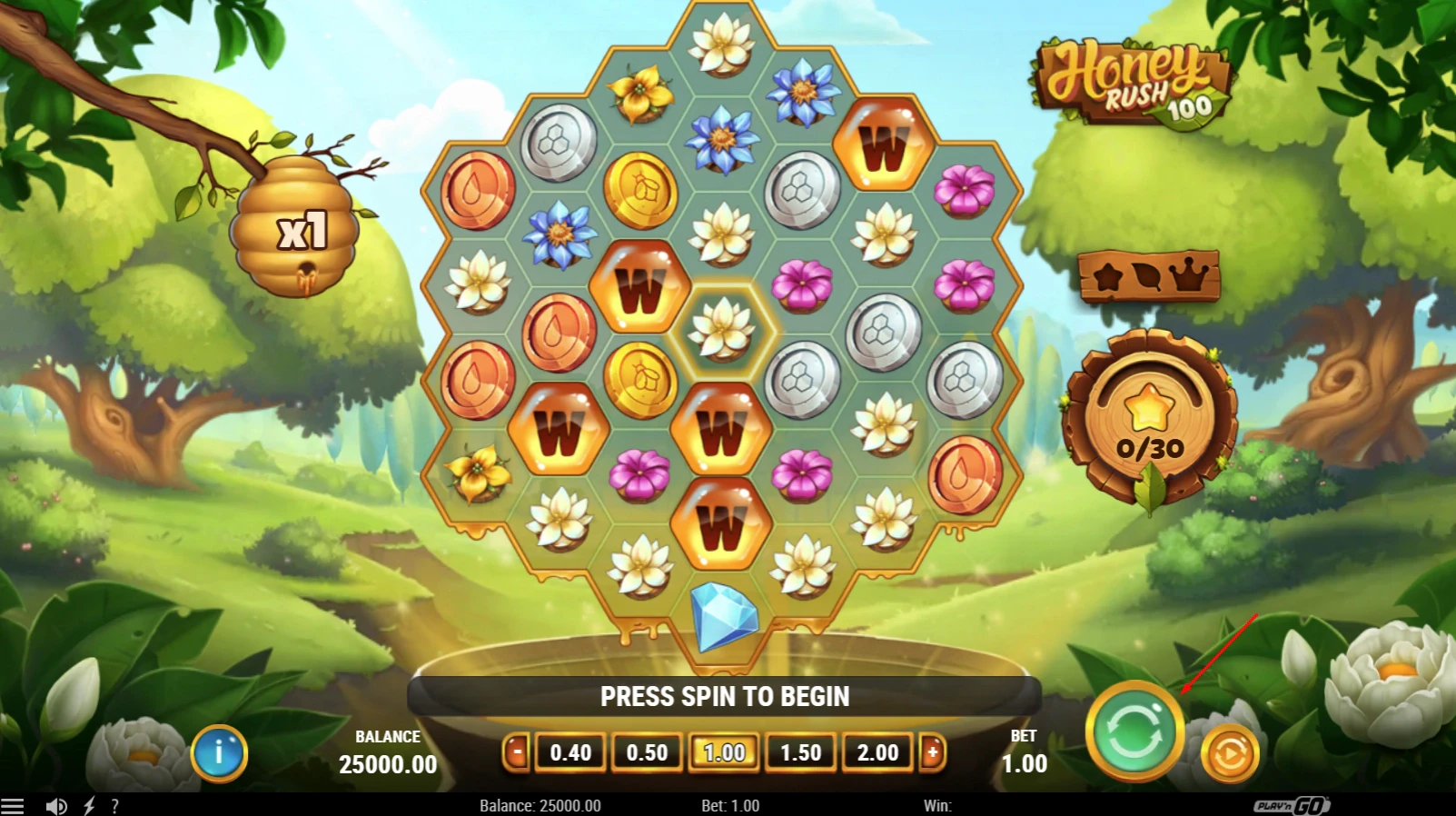Select the 1.50 bet button
Screen dimensions: 1456x816
pos(800,752)
